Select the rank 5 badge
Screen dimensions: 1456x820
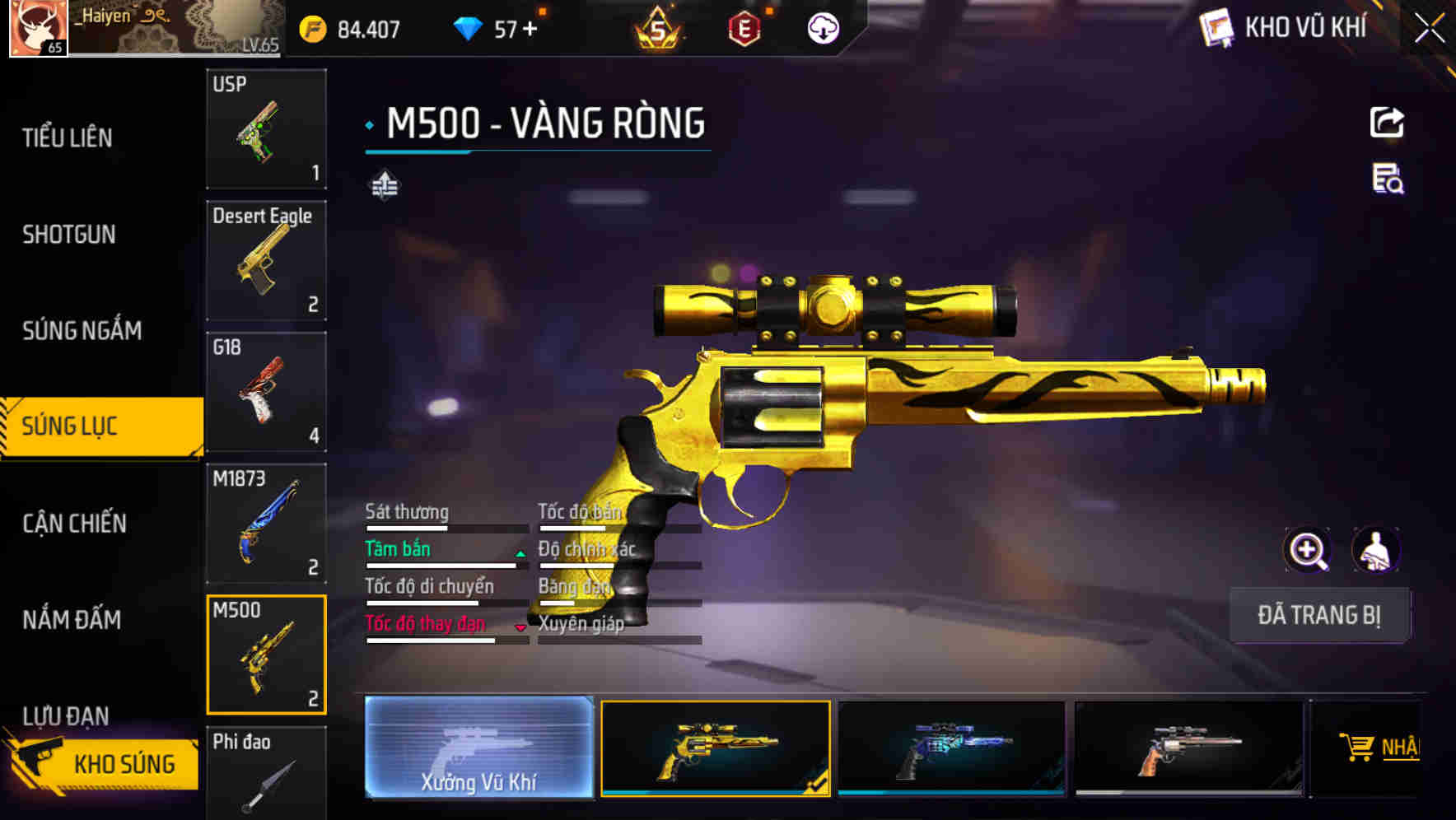[x=659, y=26]
